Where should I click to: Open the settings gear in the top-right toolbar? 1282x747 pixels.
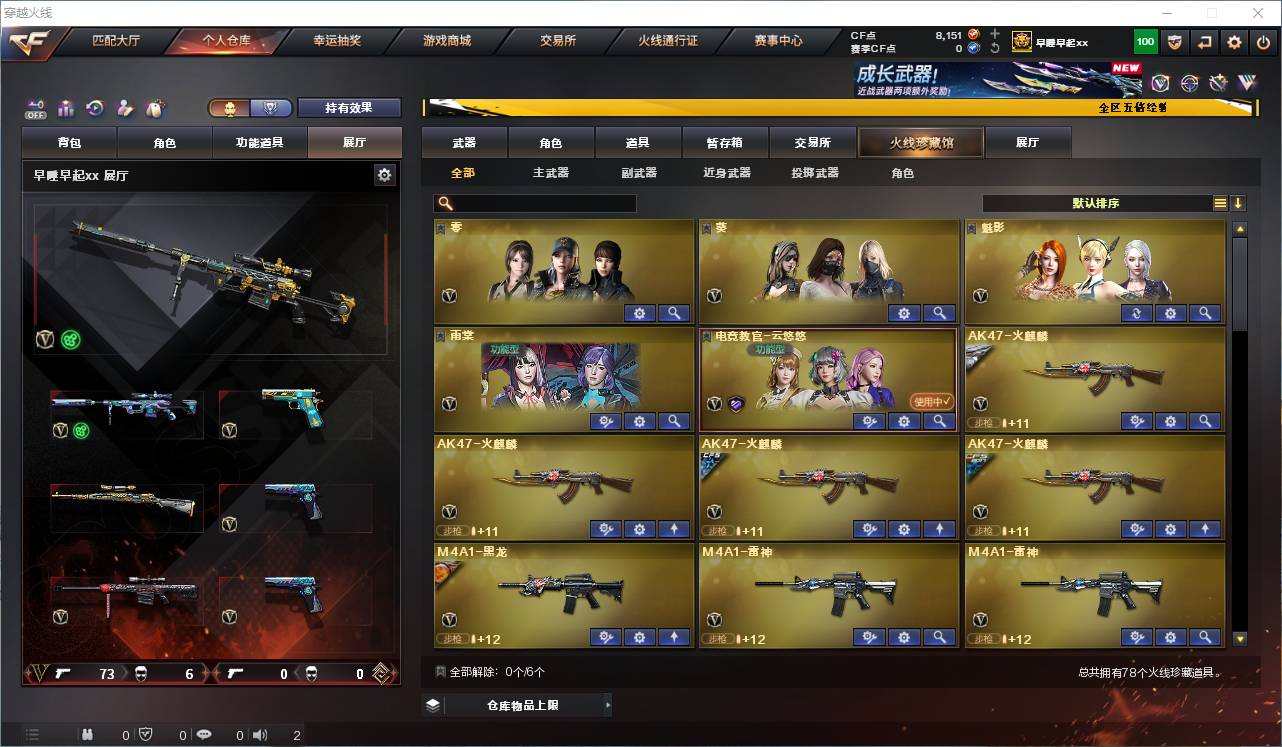(x=1234, y=42)
